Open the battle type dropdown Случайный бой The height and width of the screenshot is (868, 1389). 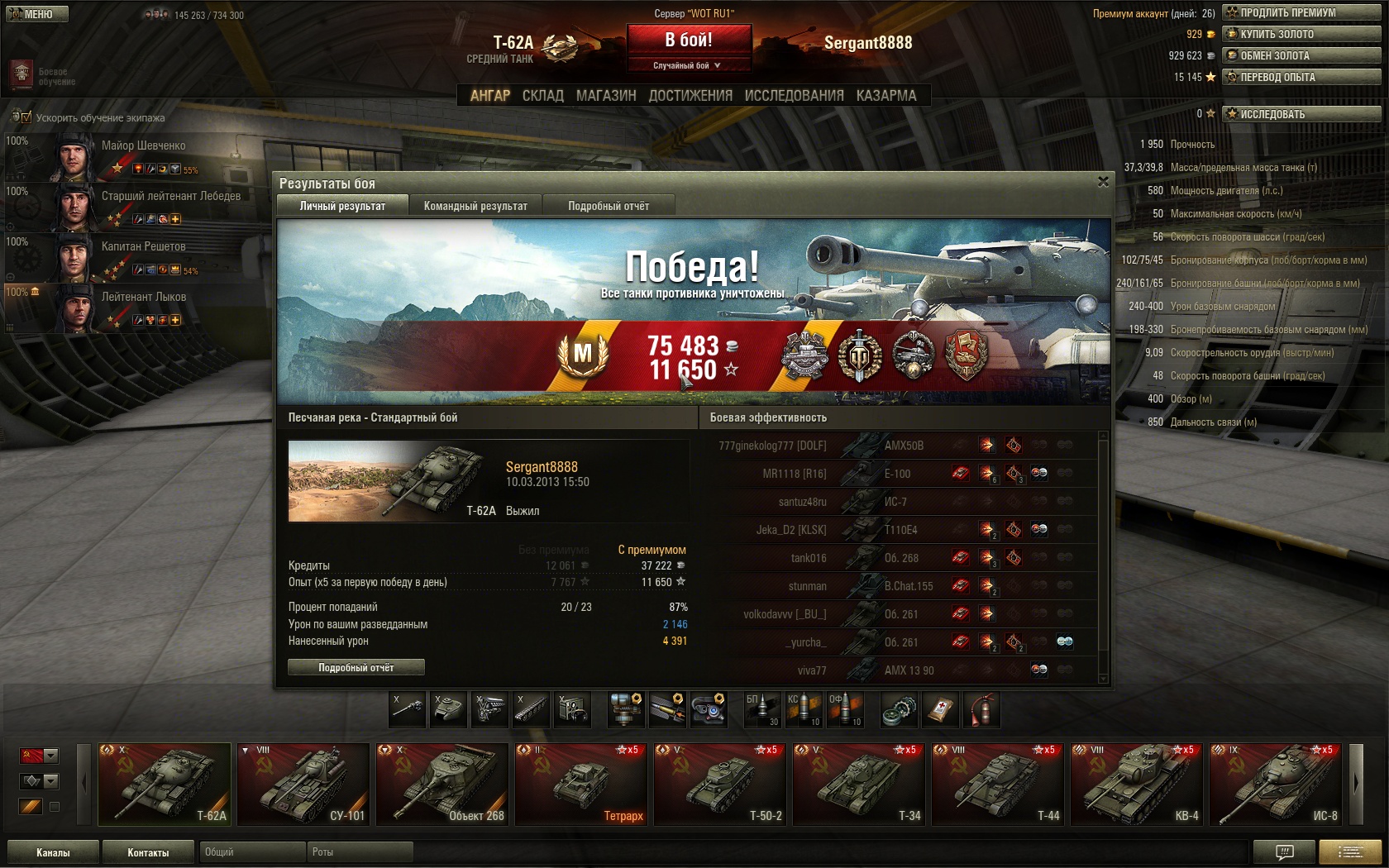tap(688, 65)
